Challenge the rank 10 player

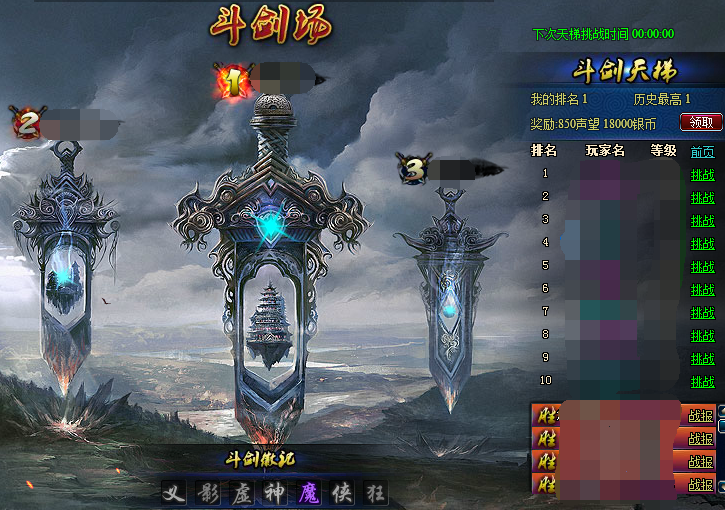tap(703, 382)
